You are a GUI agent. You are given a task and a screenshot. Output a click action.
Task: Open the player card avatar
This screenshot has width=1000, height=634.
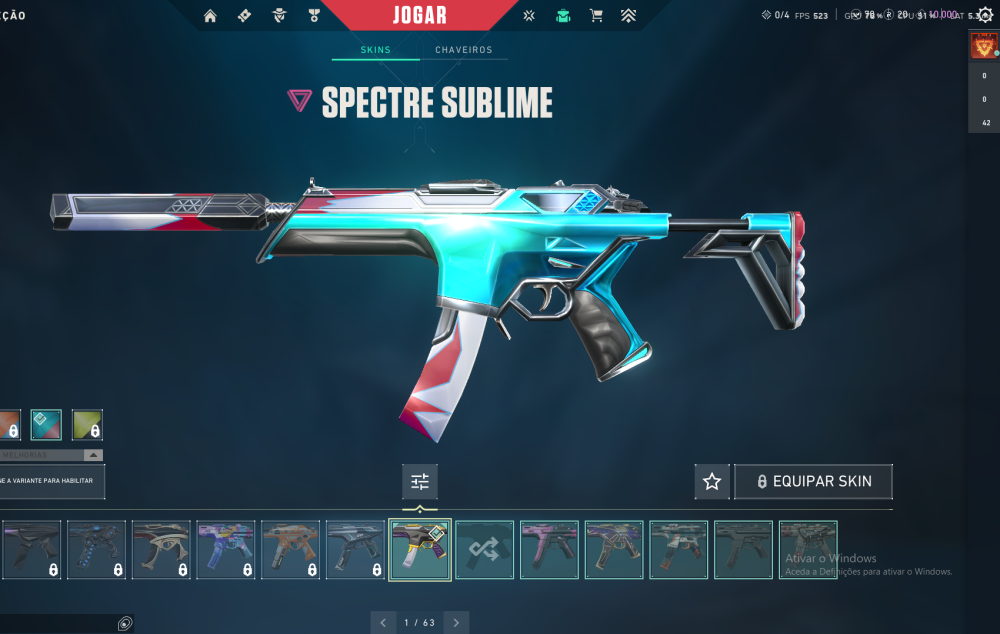983,46
